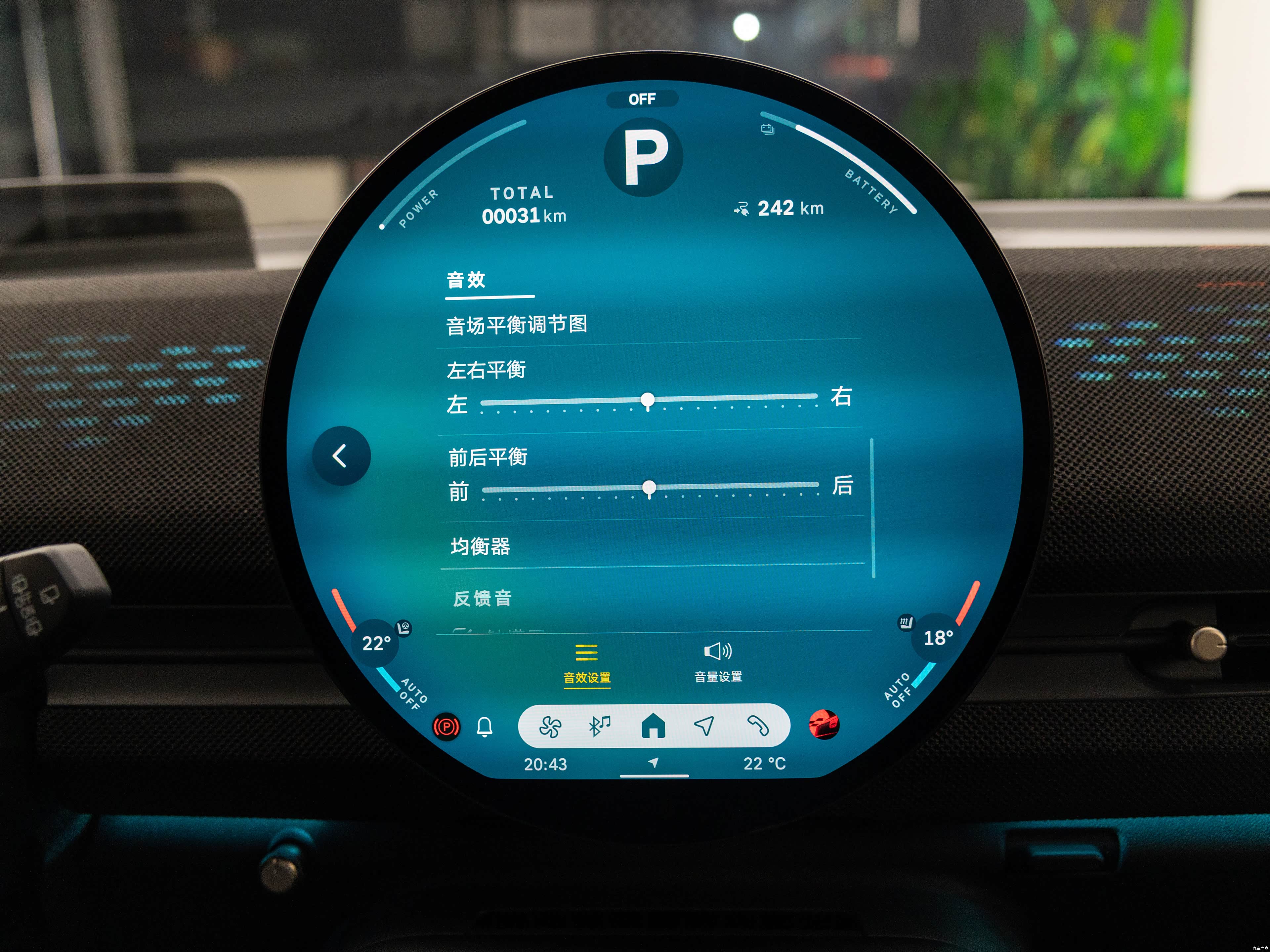Click the 前后平衡 slider handle

[649, 488]
